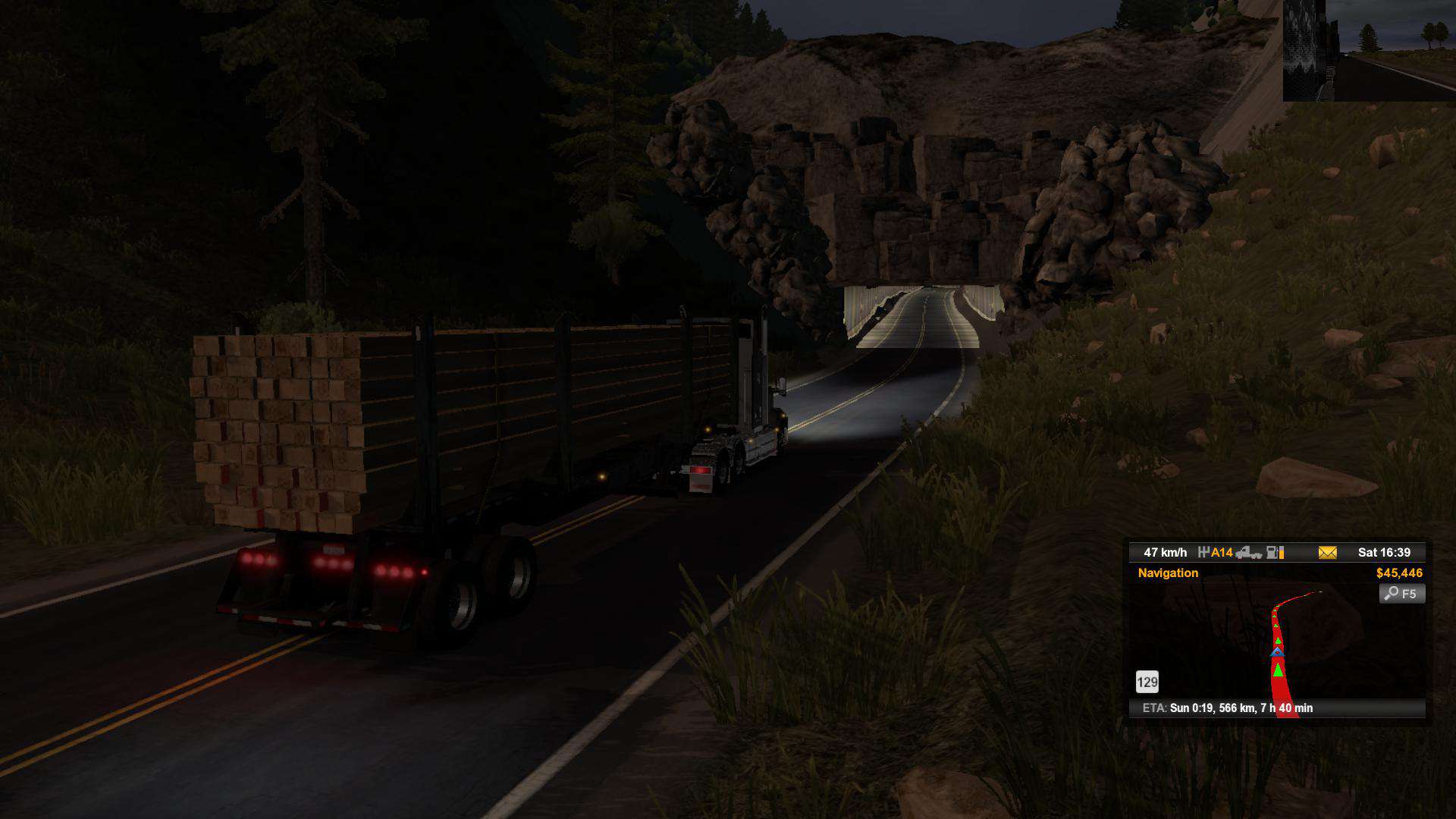Image resolution: width=1456 pixels, height=819 pixels.
Task: Click the truck damage status icon
Action: coord(1248,553)
